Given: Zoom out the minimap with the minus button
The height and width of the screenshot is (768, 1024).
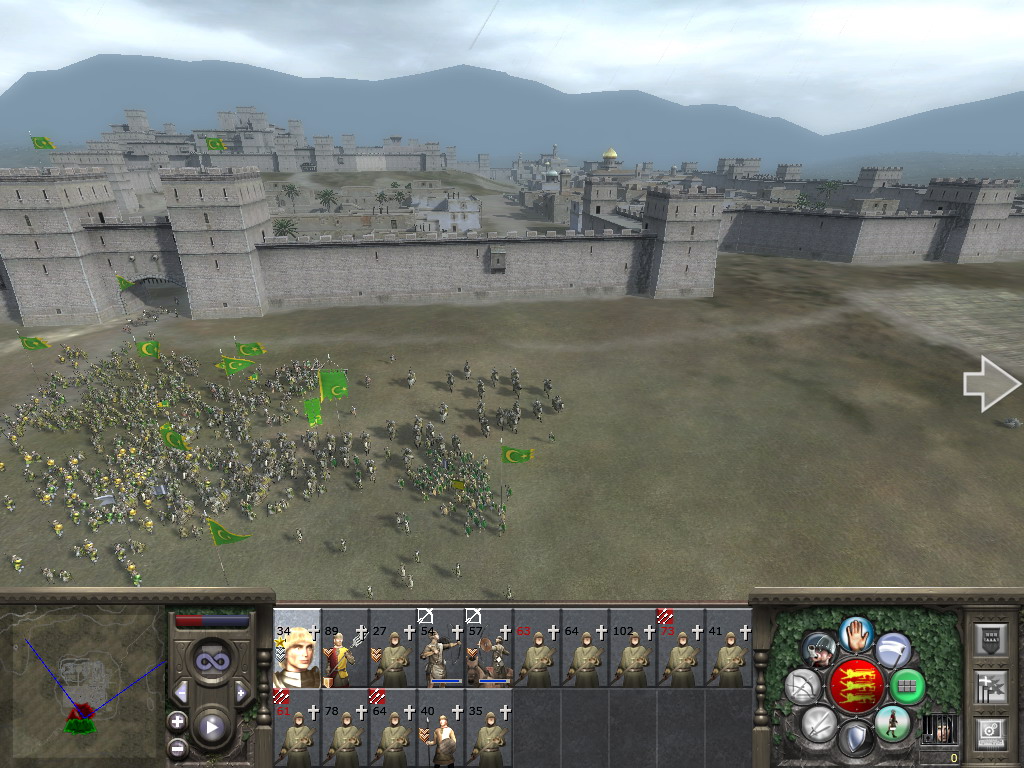Looking at the screenshot, I should 178,745.
